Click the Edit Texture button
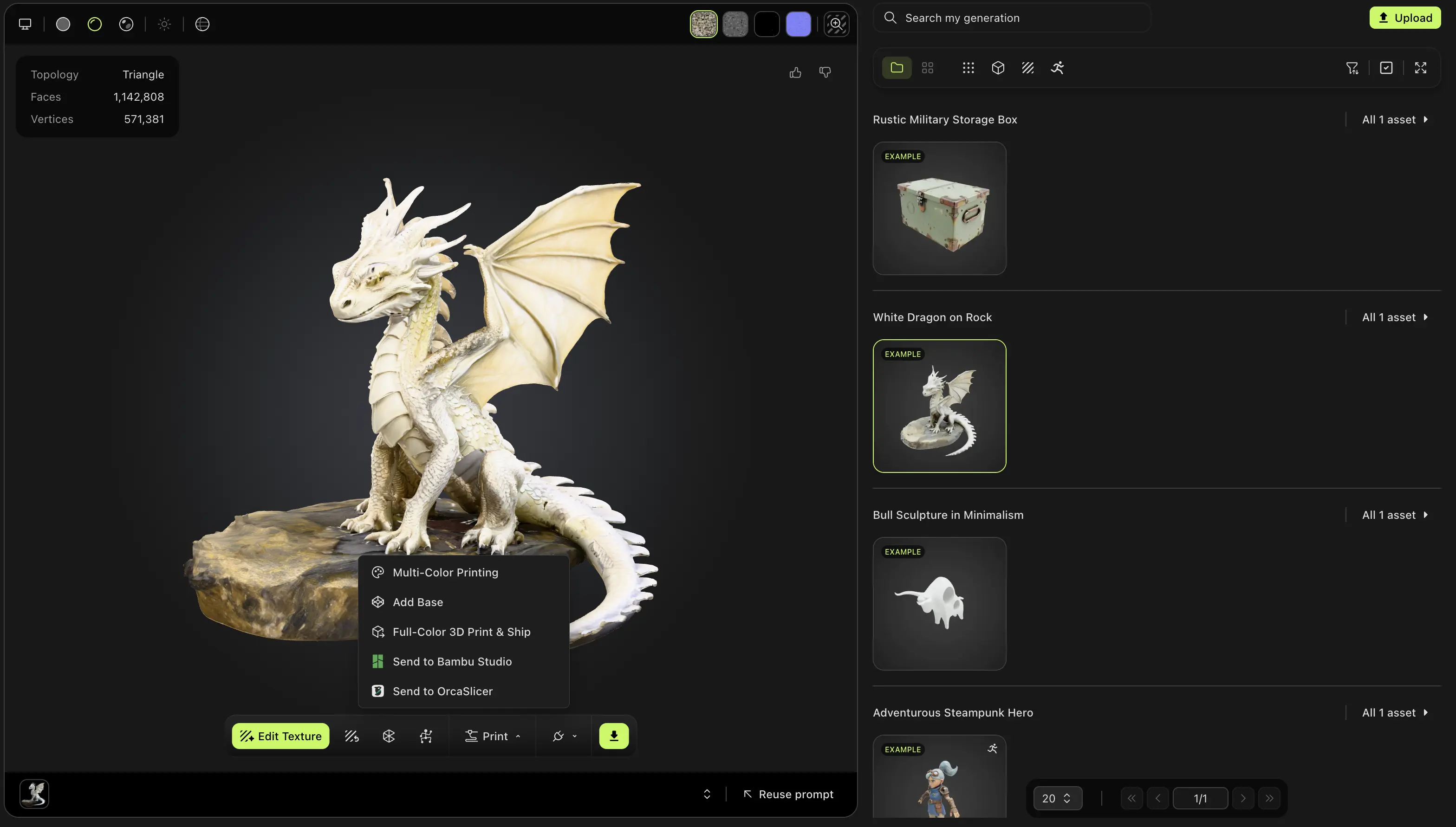Image resolution: width=1456 pixels, height=827 pixels. click(280, 736)
